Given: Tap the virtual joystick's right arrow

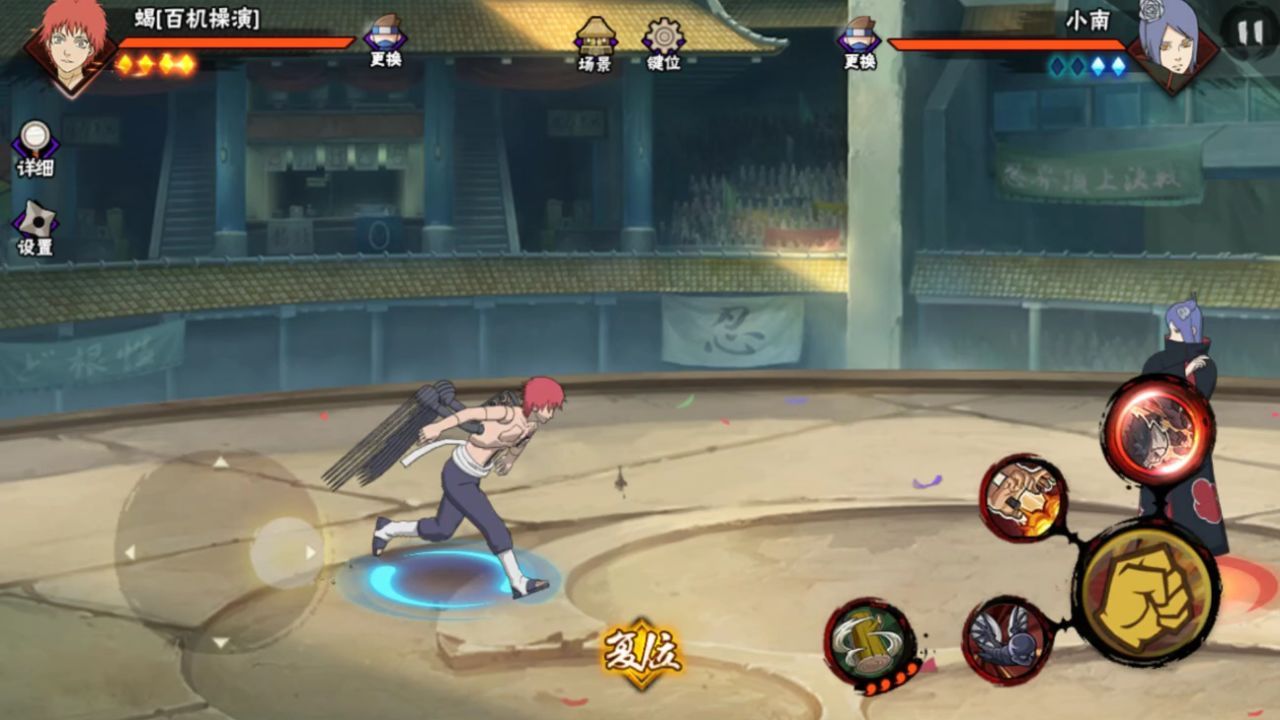Looking at the screenshot, I should pos(311,552).
